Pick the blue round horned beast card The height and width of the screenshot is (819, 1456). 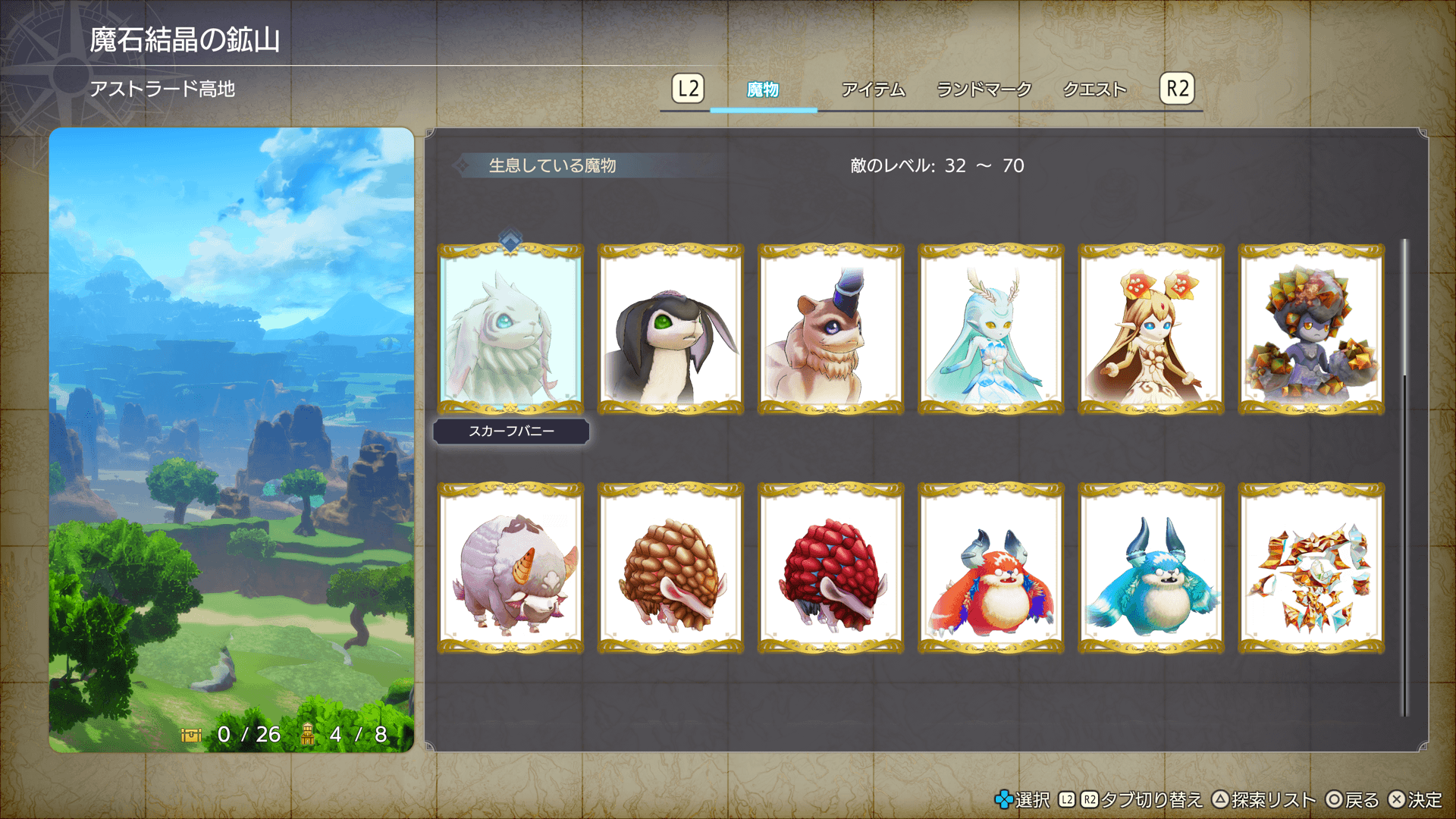click(x=1151, y=569)
